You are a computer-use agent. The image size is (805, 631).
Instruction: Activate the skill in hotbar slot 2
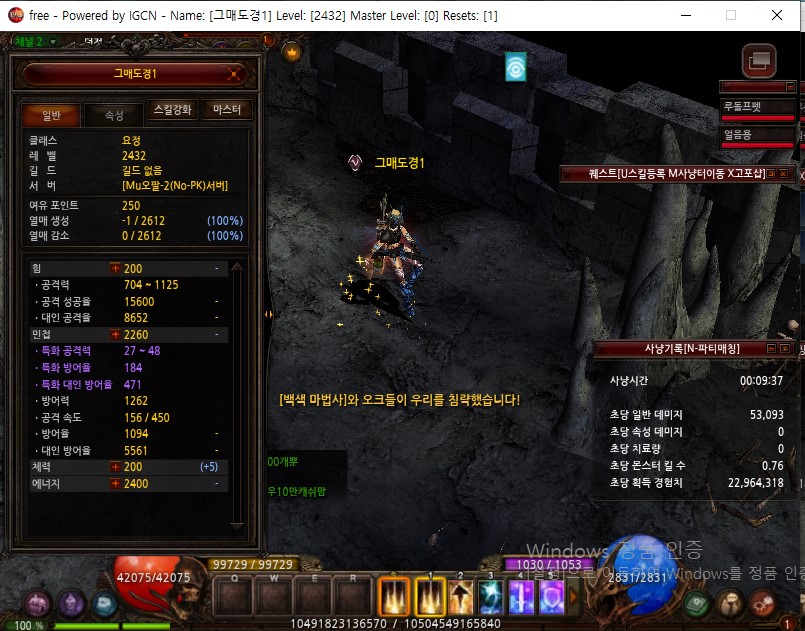462,599
